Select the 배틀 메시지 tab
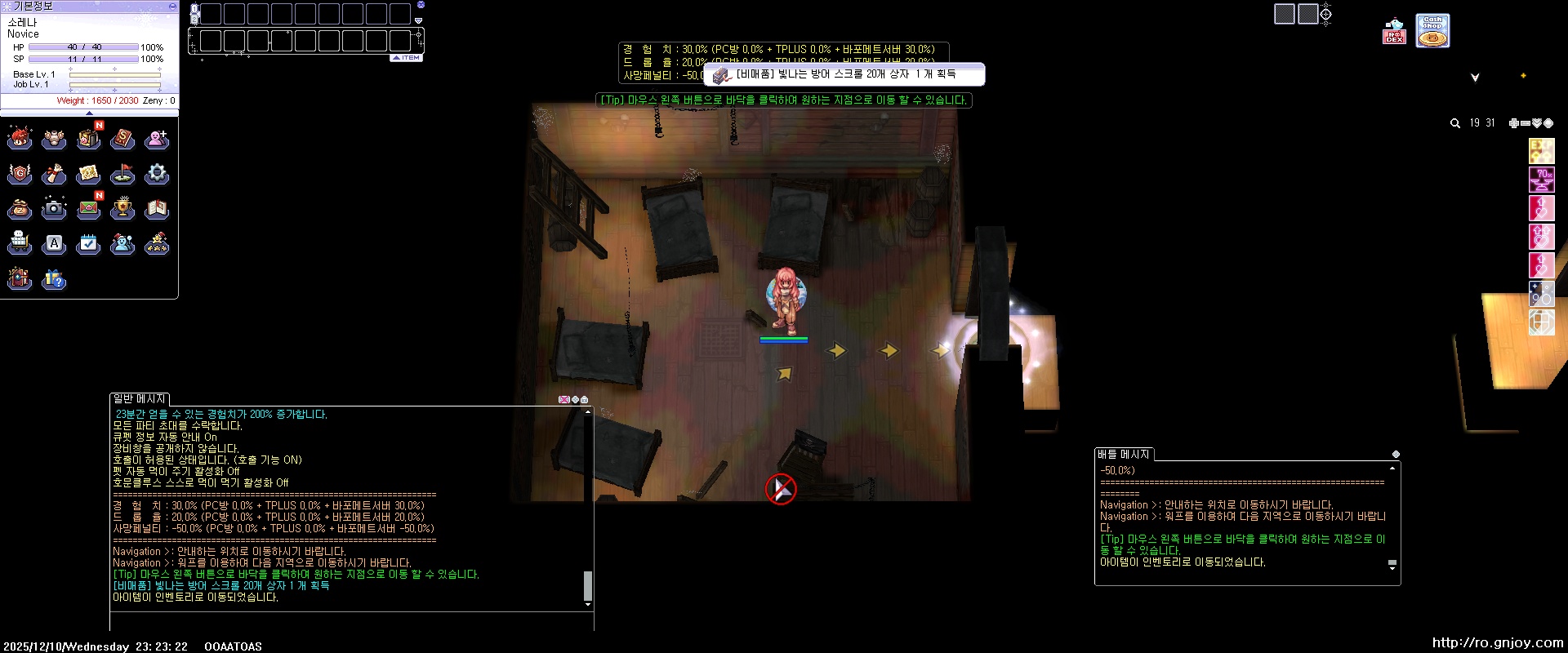This screenshot has width=1568, height=653. (1124, 455)
